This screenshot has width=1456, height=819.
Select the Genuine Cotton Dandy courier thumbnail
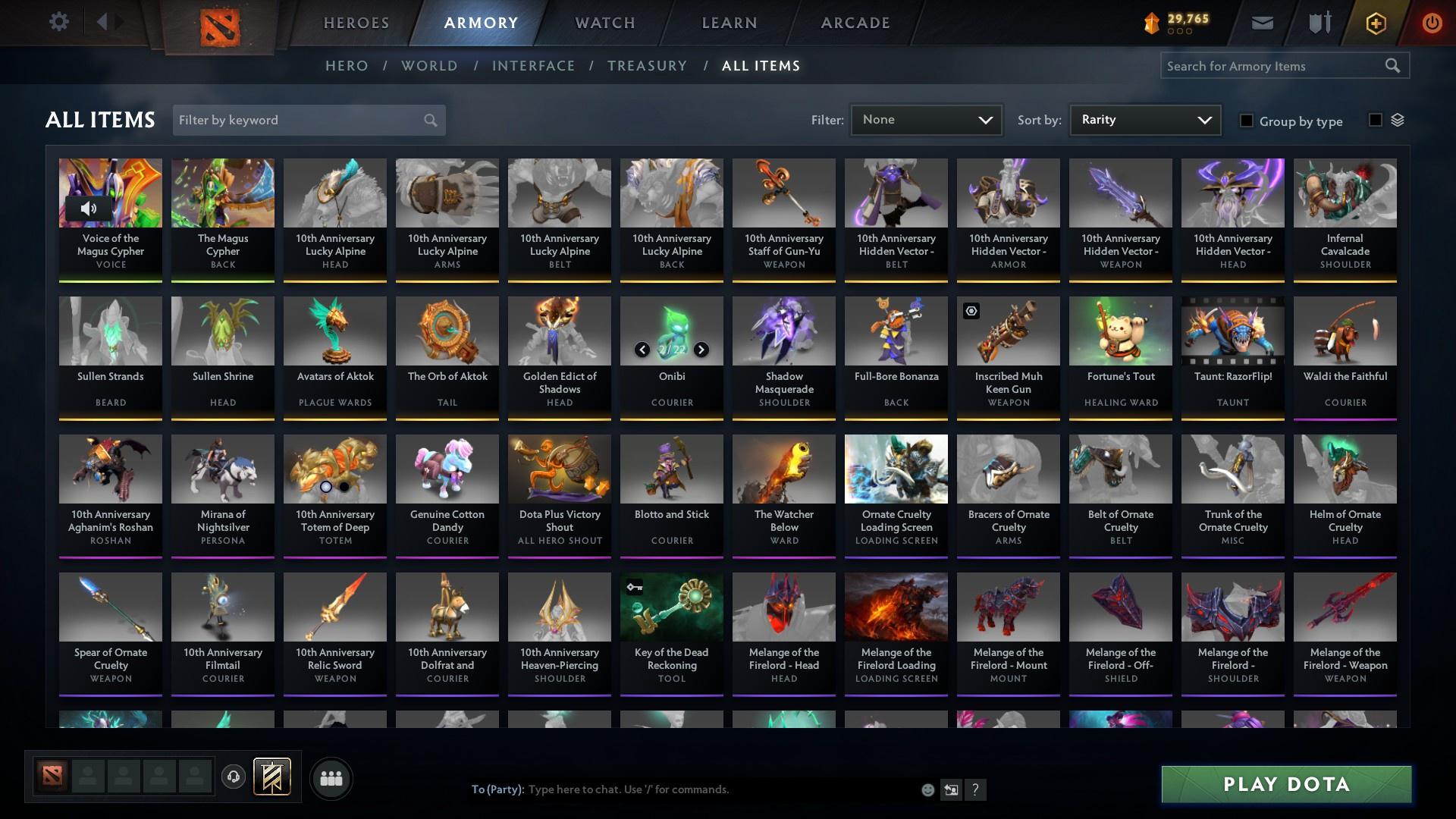pos(447,469)
